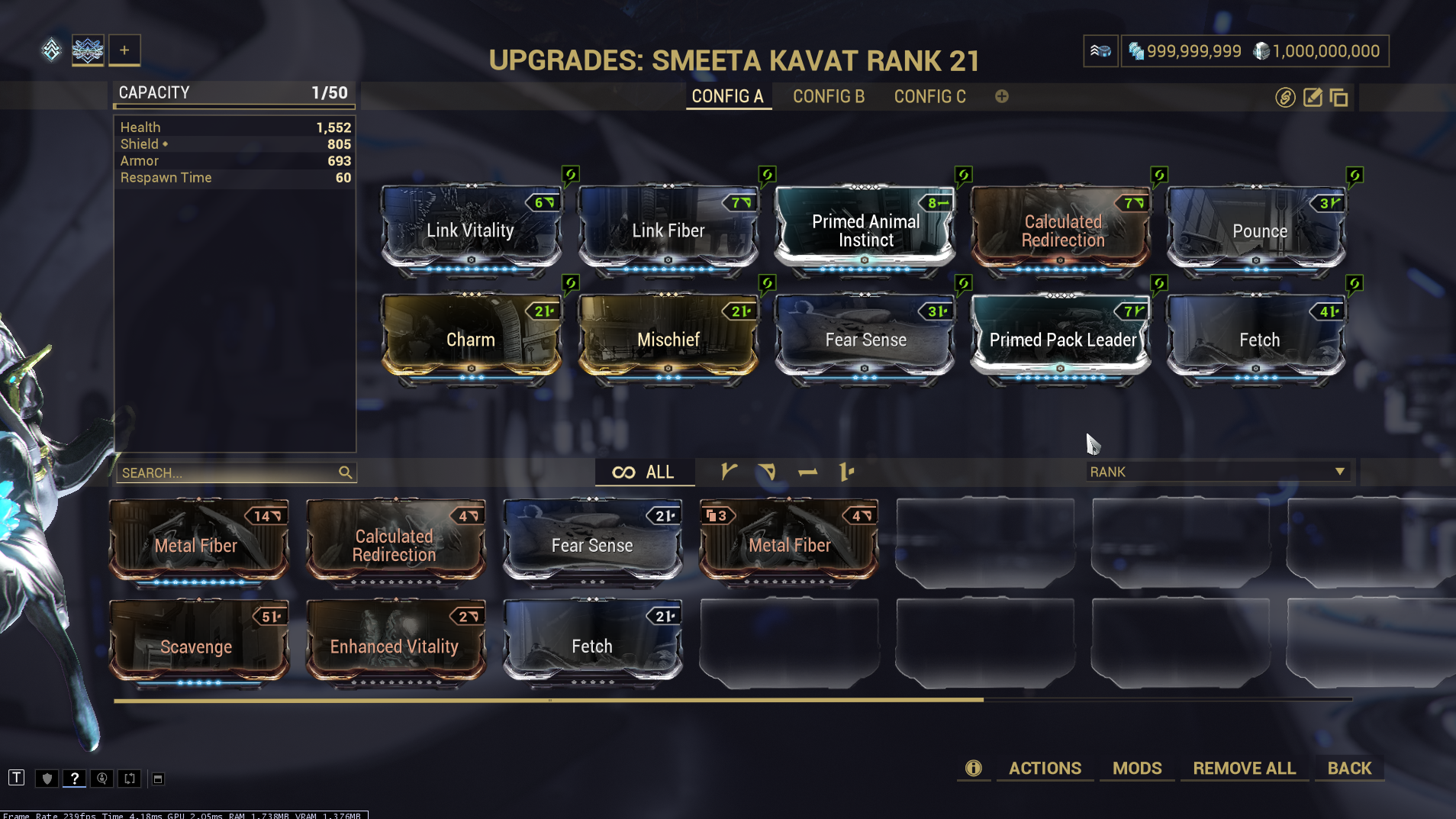Select the Config C loadout tab
The width and height of the screenshot is (1456, 819).
(x=929, y=97)
